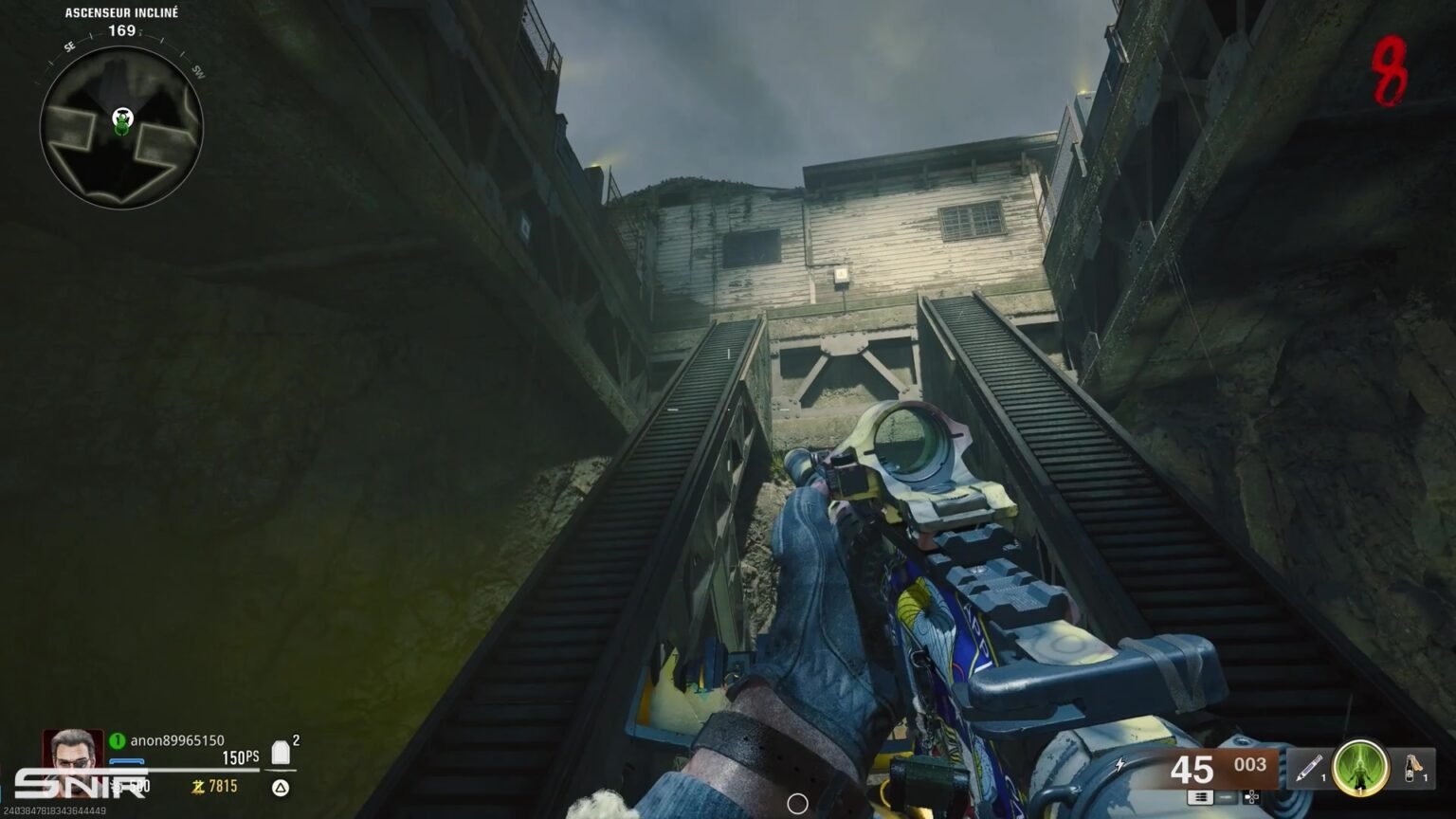The height and width of the screenshot is (819, 1456).
Task: Toggle the green rank badge beside the username
Action: [x=118, y=740]
